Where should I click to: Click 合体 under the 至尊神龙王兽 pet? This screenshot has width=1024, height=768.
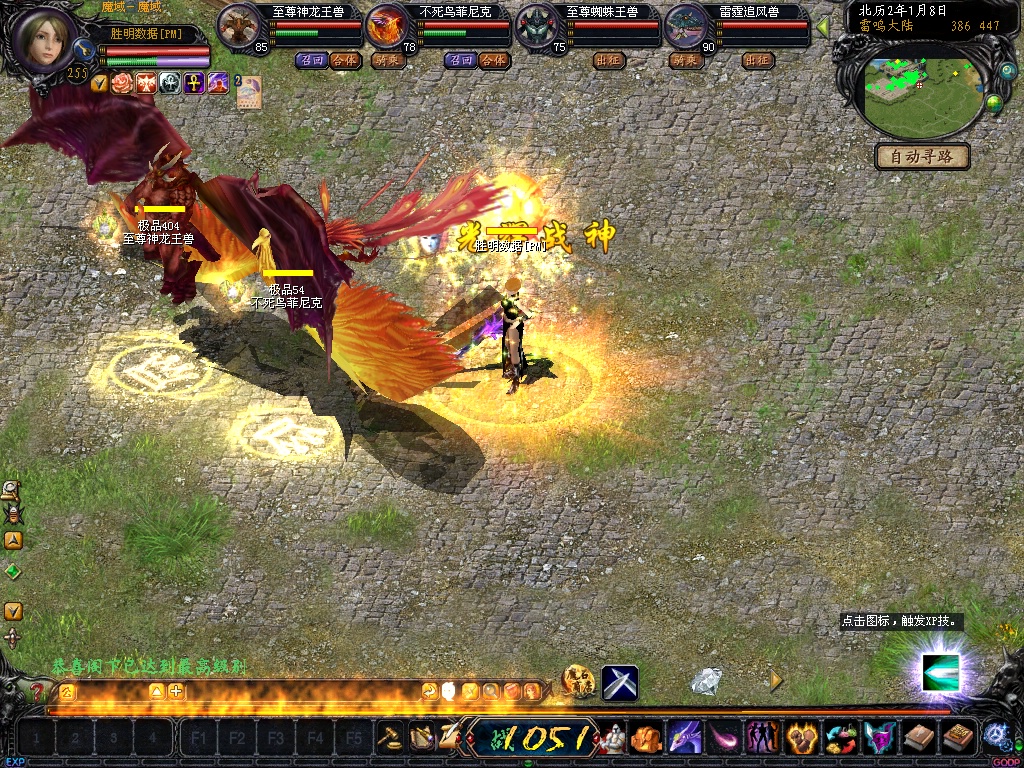pyautogui.click(x=345, y=60)
